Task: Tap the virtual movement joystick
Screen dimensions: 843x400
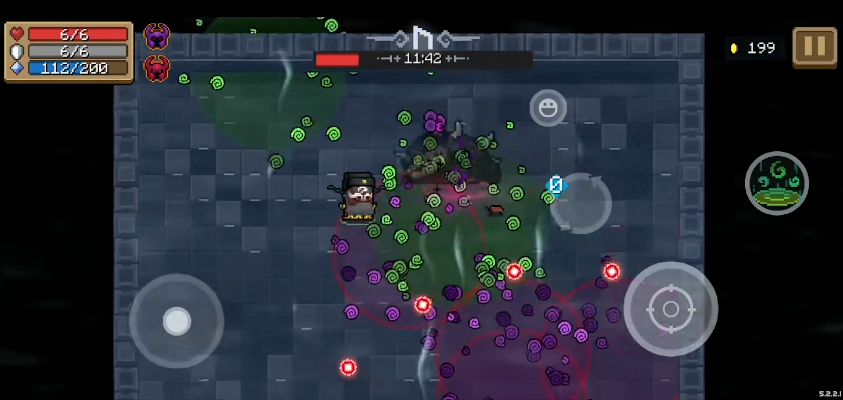Action: [177, 320]
